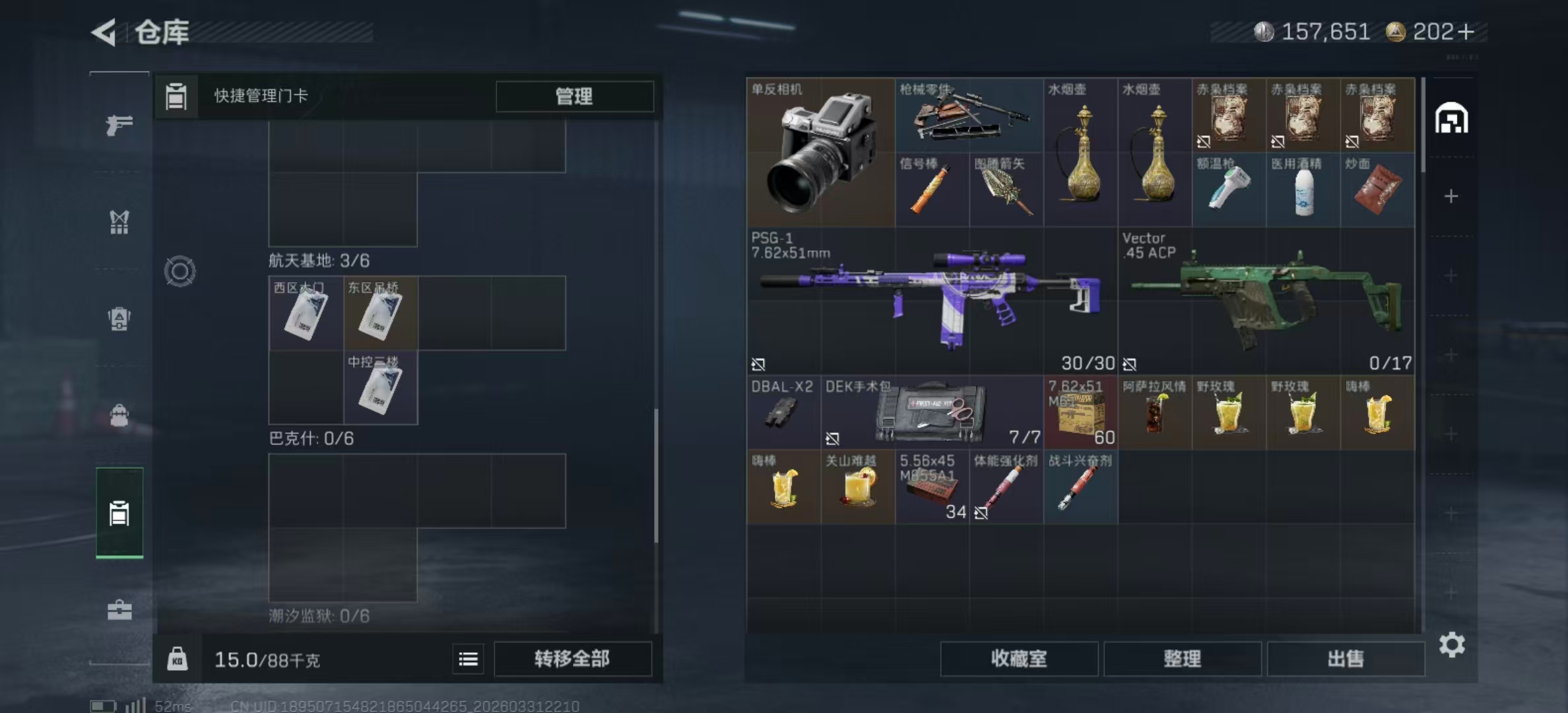Open the chest rig tab in left sidebar
Viewport: 1568px width, 713px height.
coord(119,223)
